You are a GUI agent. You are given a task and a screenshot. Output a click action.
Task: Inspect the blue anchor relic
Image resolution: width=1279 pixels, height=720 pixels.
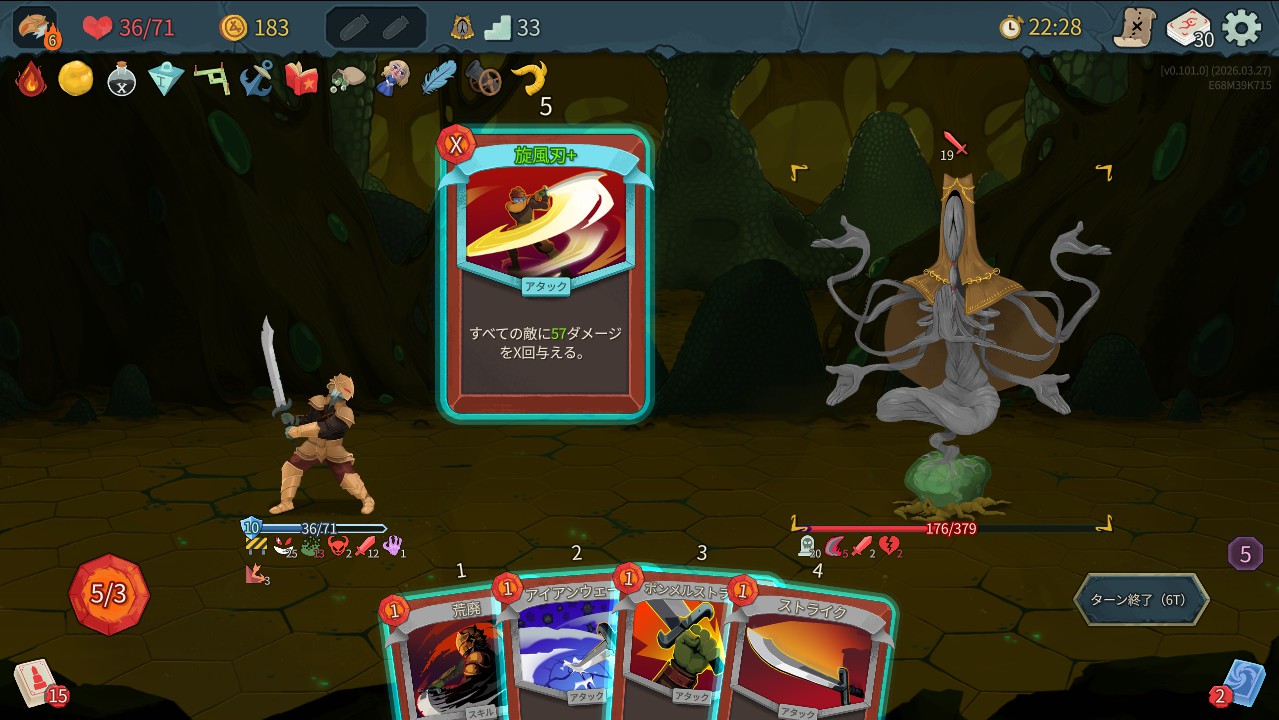(x=257, y=78)
